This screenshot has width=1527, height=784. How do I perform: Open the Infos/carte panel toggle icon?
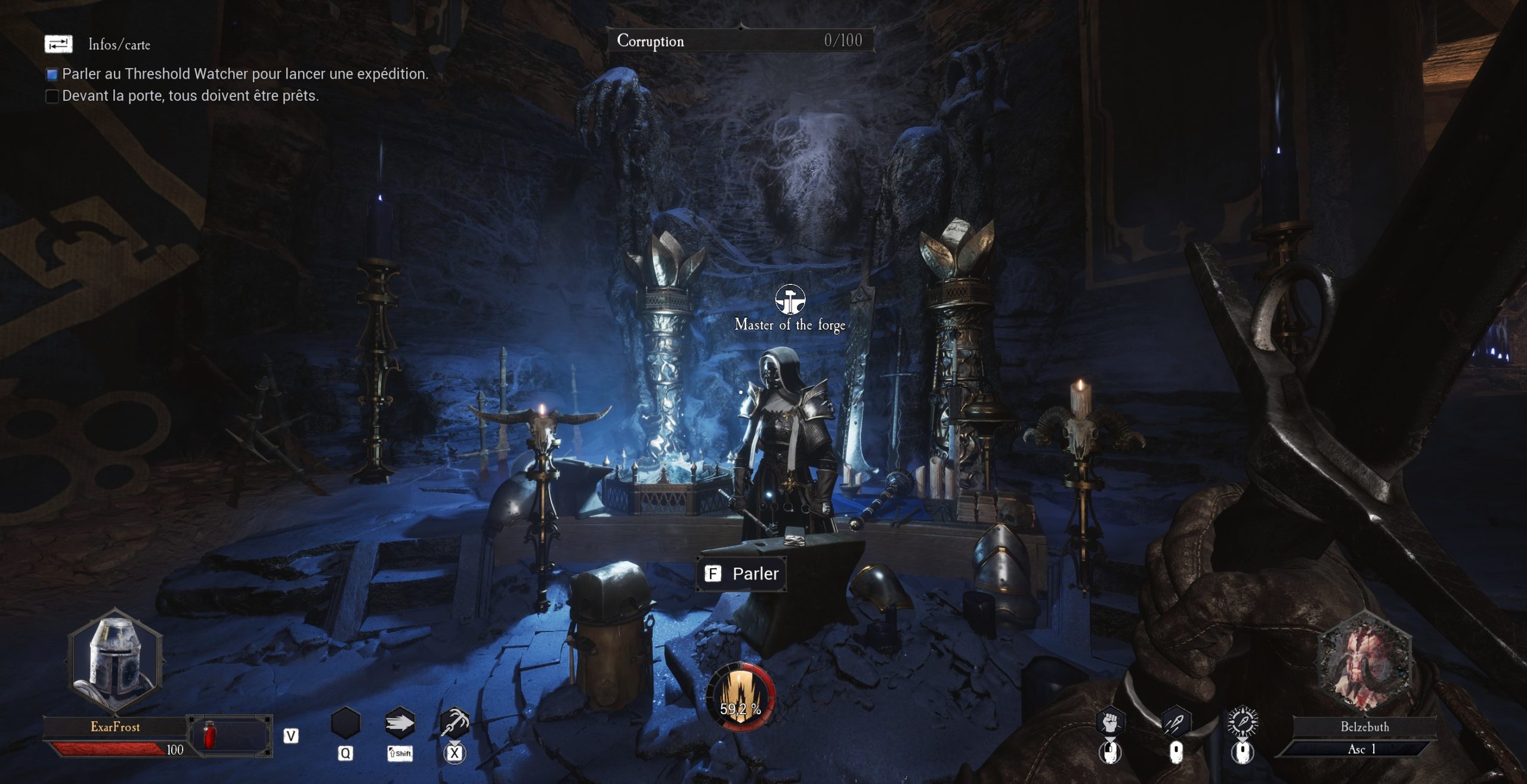pos(58,44)
